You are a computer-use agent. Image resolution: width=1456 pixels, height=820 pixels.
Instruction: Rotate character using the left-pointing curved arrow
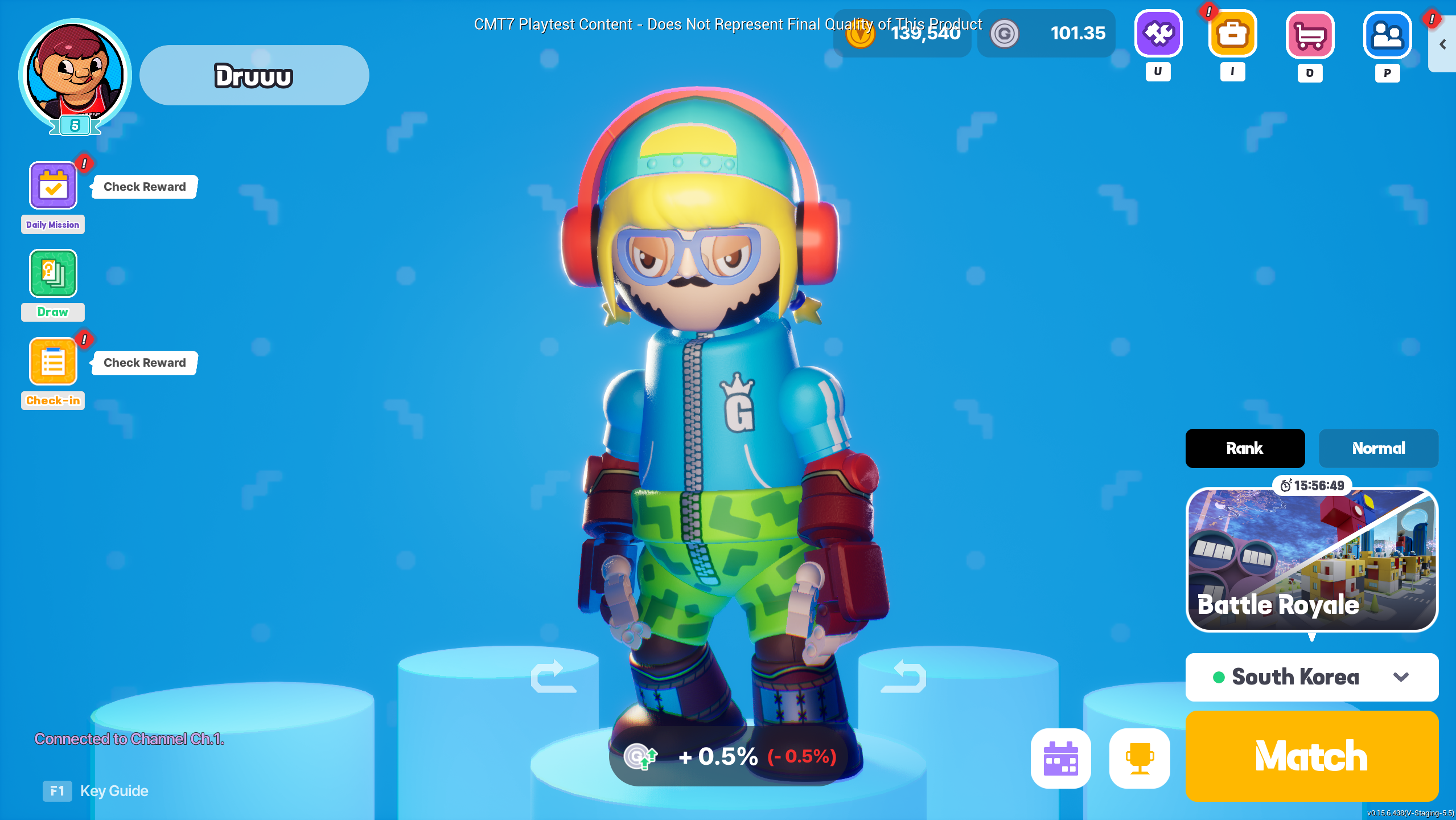(903, 676)
